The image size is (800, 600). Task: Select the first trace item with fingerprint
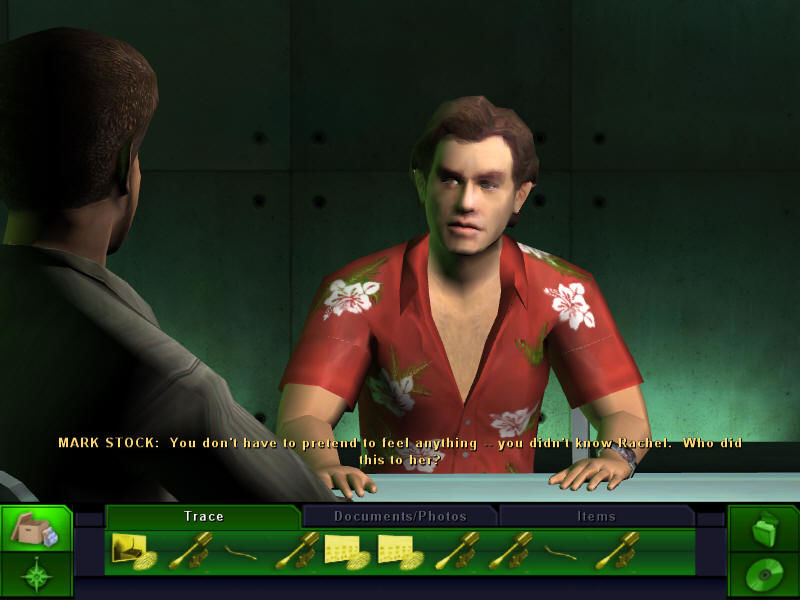pyautogui.click(x=133, y=552)
